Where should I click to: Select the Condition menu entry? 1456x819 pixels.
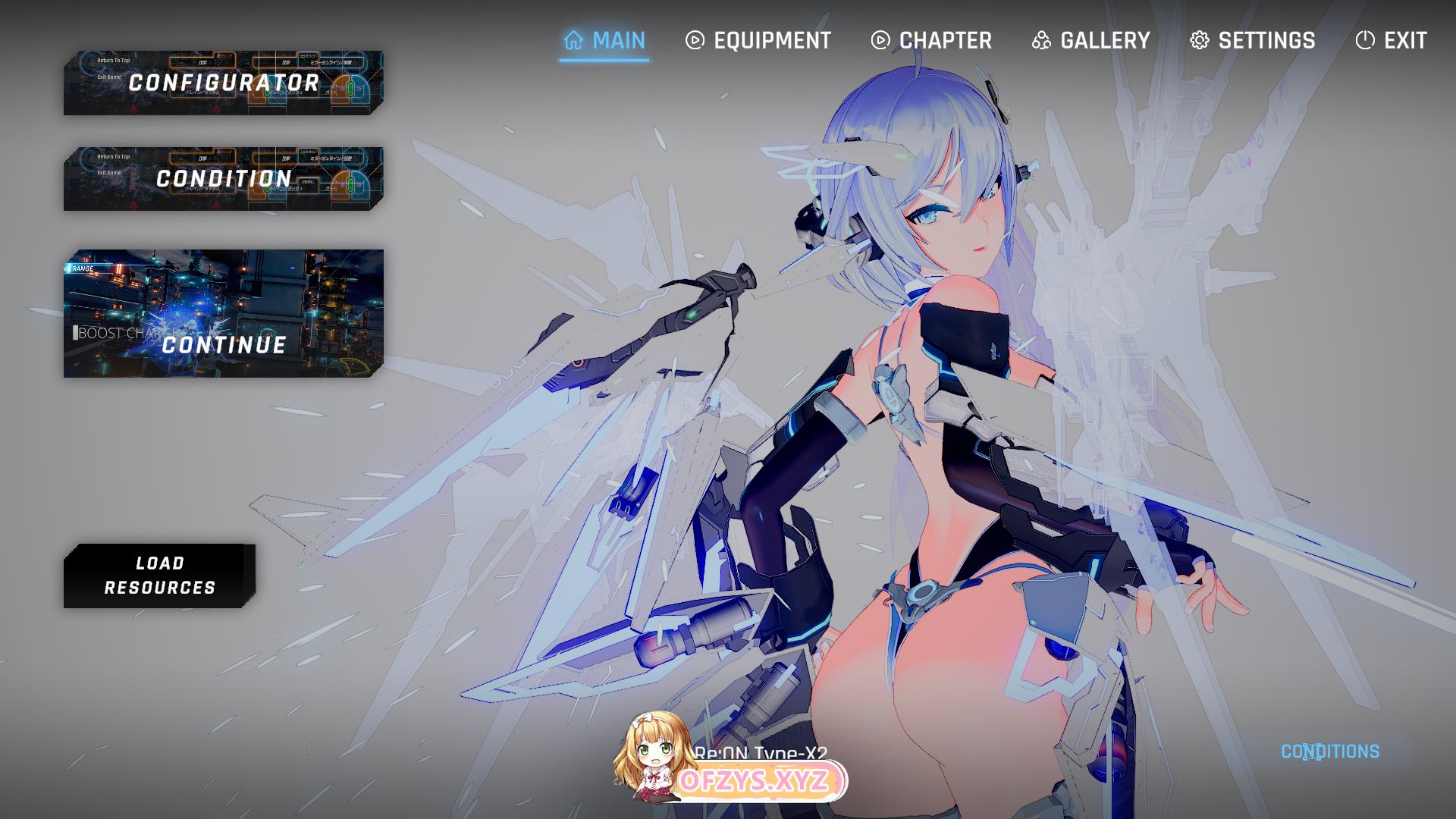click(224, 179)
